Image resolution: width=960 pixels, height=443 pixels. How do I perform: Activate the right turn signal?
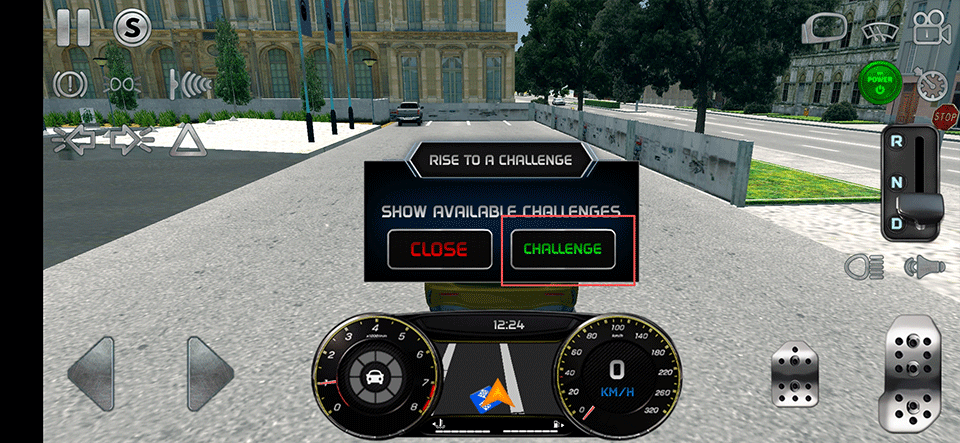pyautogui.click(x=130, y=140)
